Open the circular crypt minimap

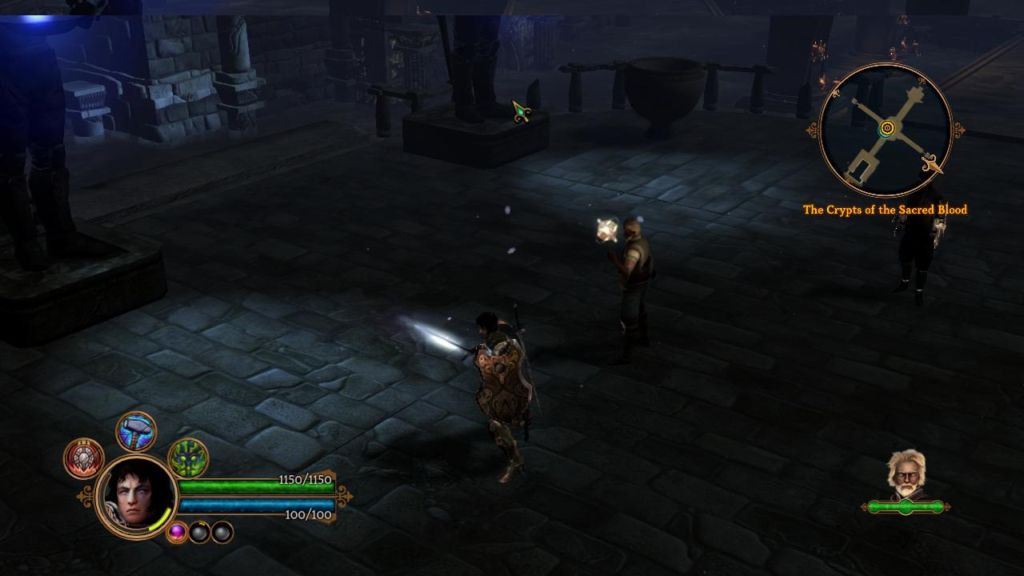[x=885, y=129]
